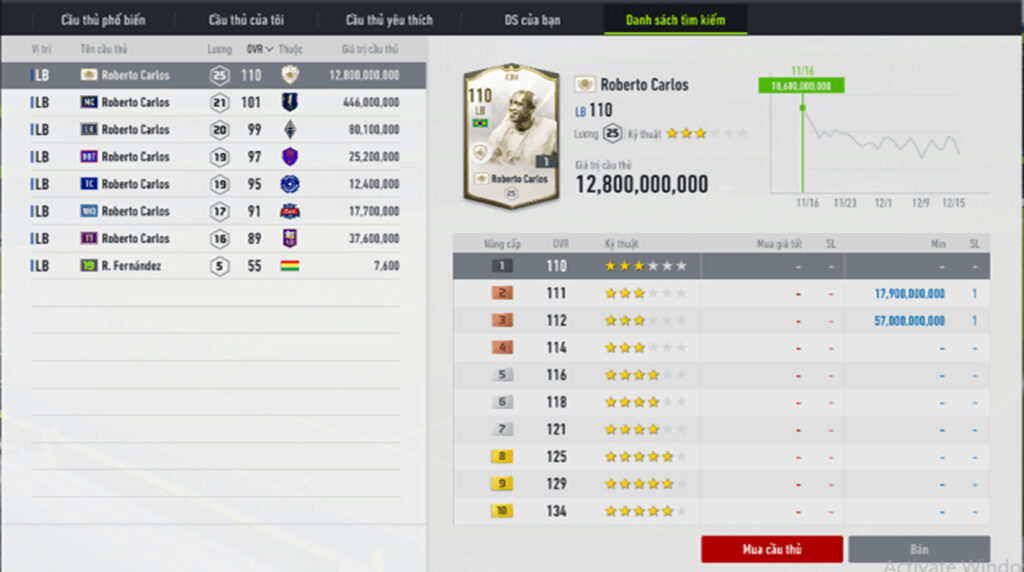Image resolution: width=1024 pixels, height=572 pixels.
Task: Pick the Roberto Carlos OVR 89 row
Action: tap(214, 238)
